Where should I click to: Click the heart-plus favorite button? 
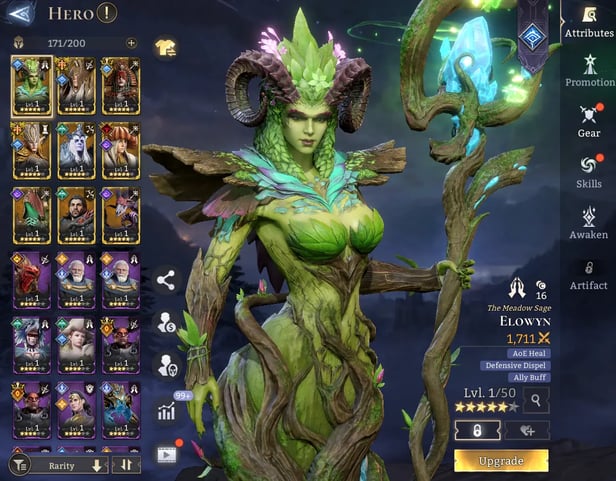tap(526, 429)
